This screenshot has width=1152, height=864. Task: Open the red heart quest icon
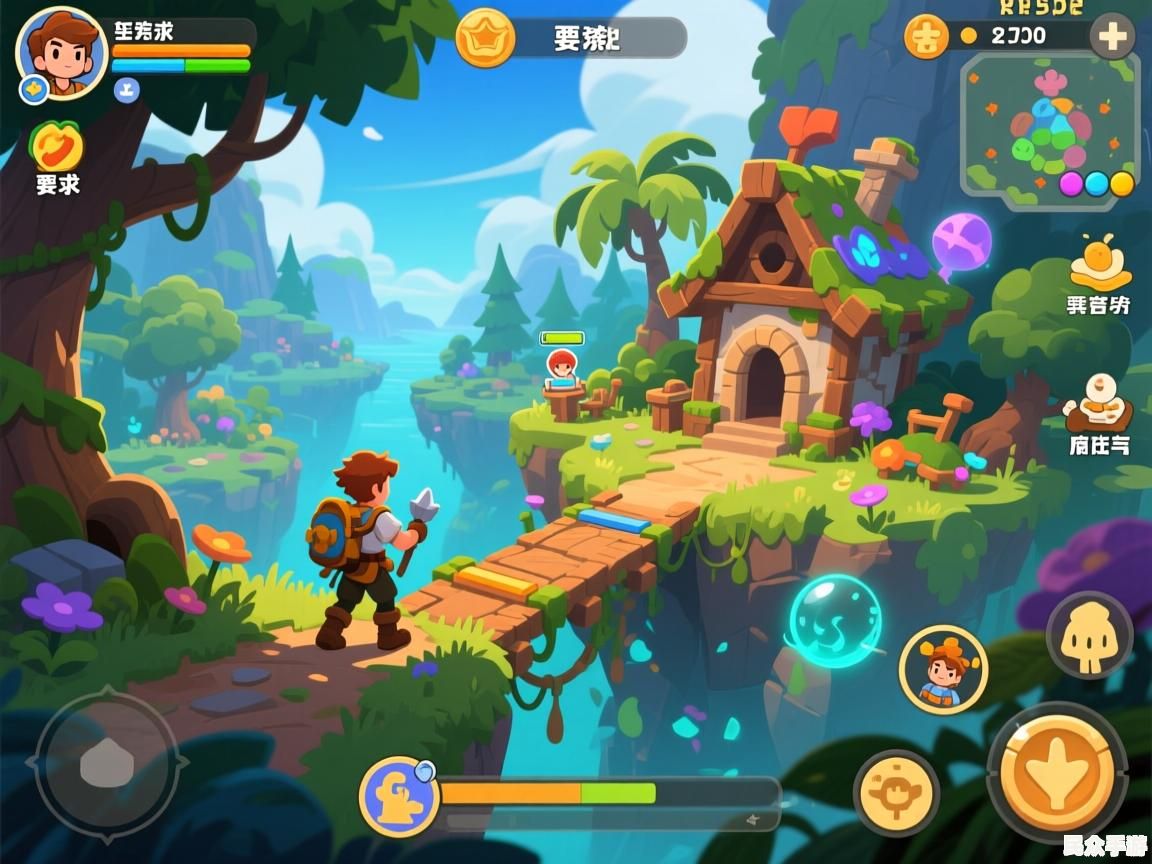56,147
